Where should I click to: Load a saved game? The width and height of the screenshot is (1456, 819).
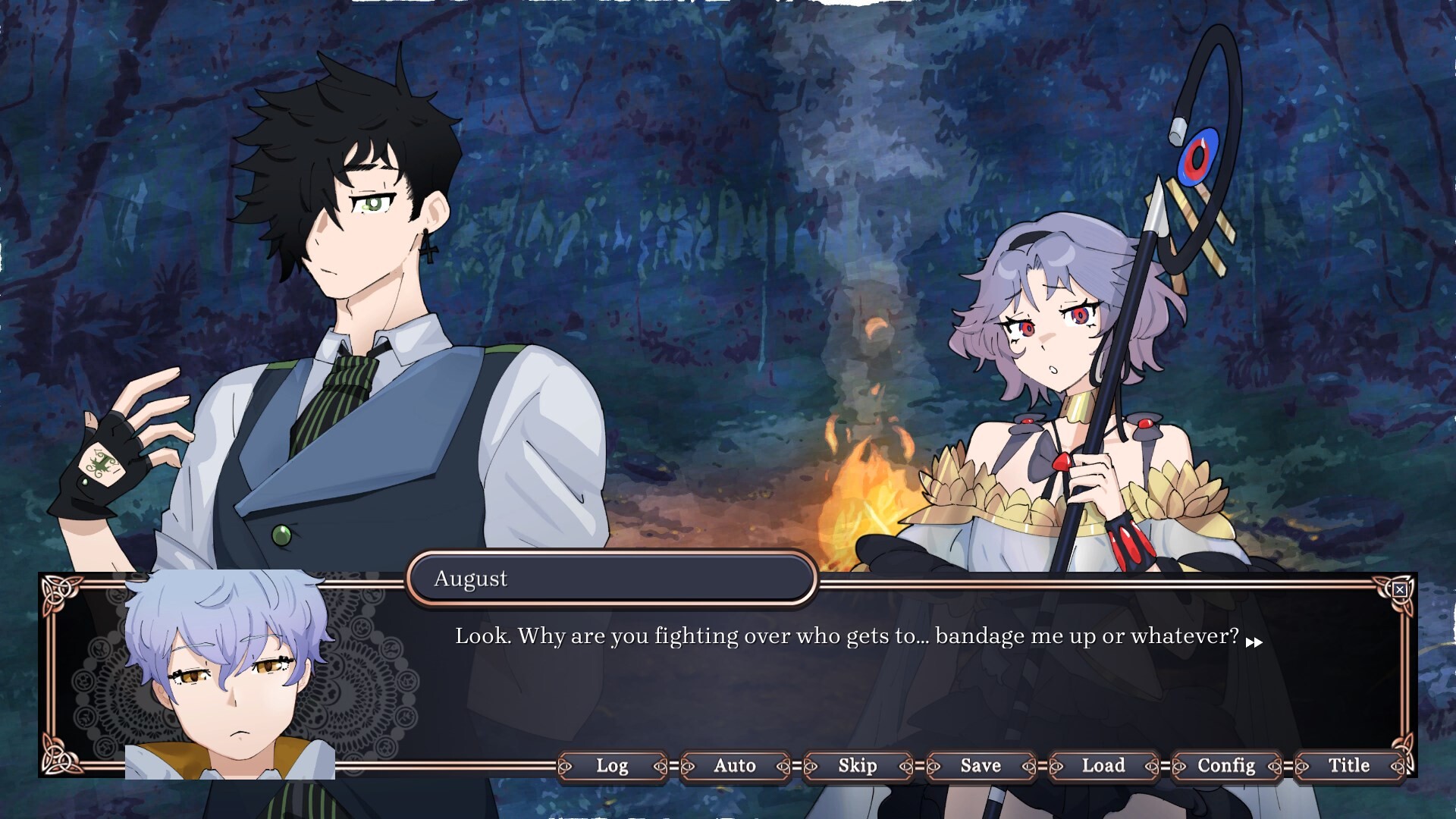click(1103, 767)
